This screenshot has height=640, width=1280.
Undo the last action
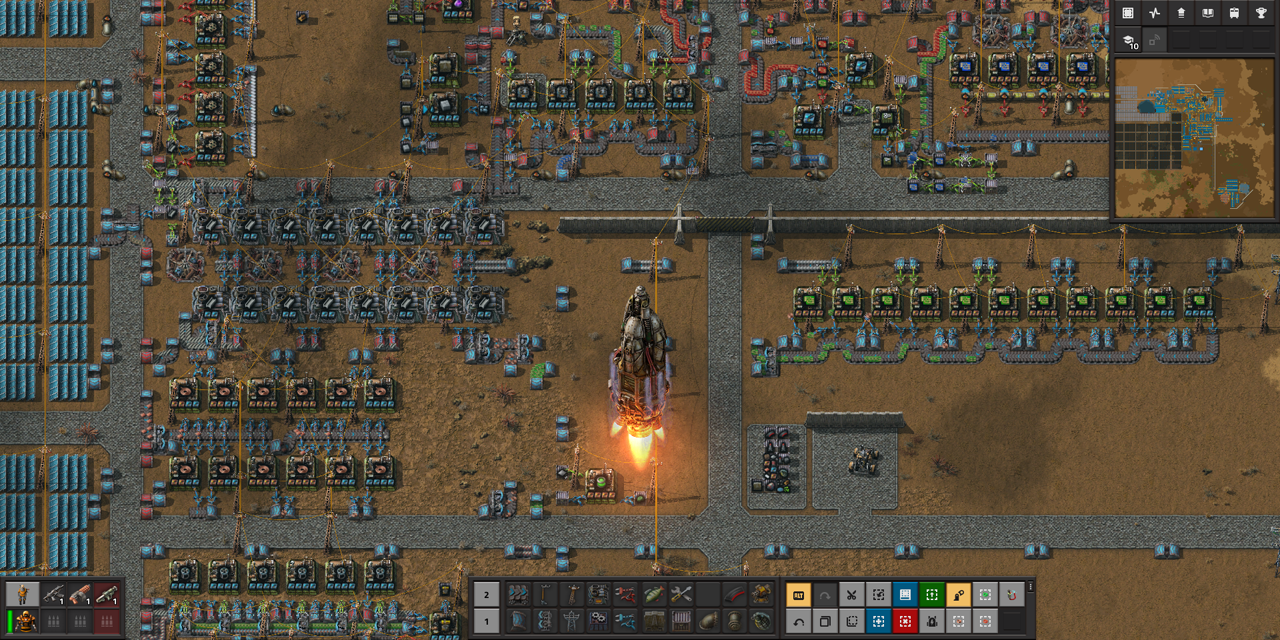pyautogui.click(x=799, y=621)
